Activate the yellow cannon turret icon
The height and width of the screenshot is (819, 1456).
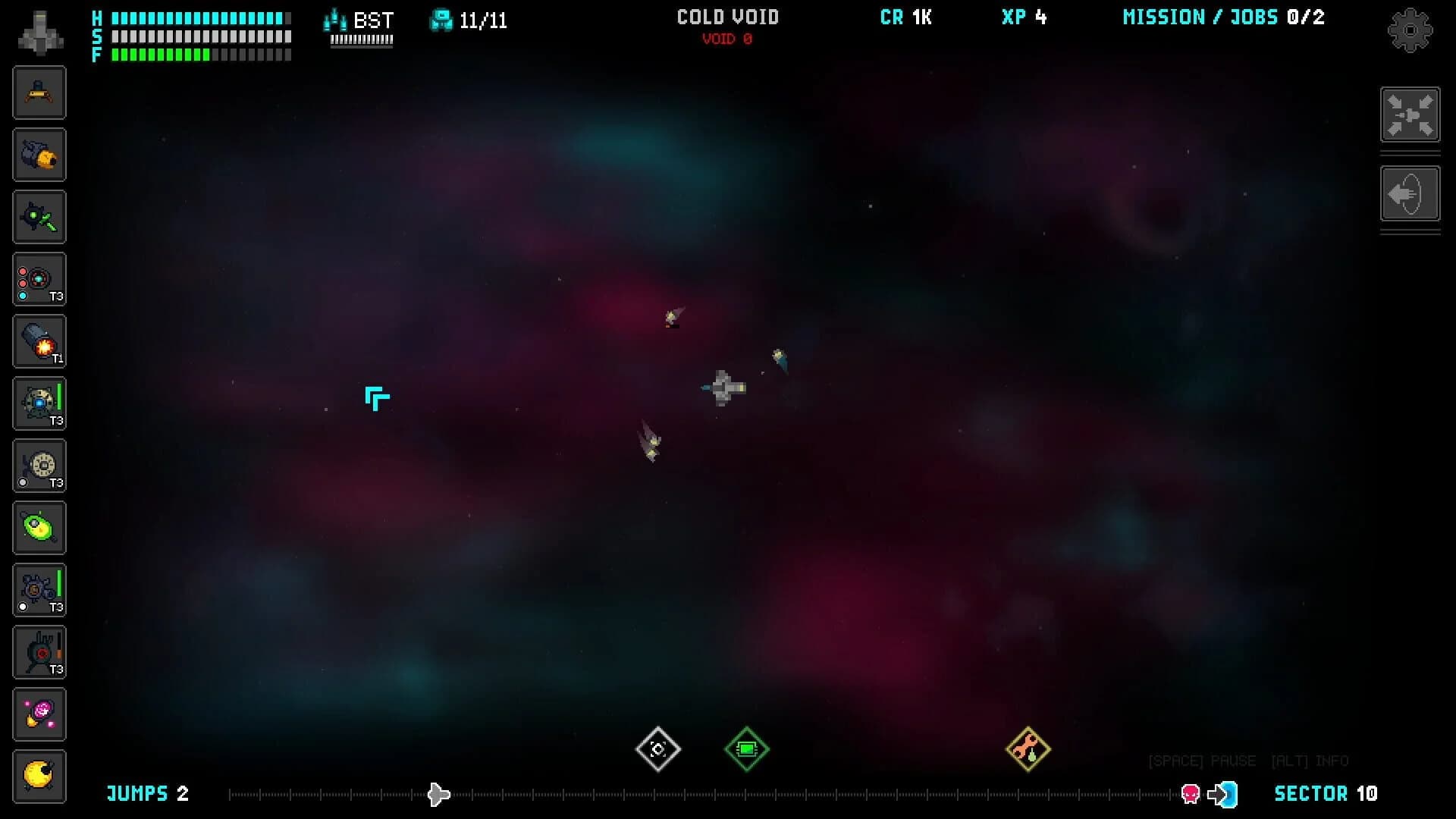39,154
